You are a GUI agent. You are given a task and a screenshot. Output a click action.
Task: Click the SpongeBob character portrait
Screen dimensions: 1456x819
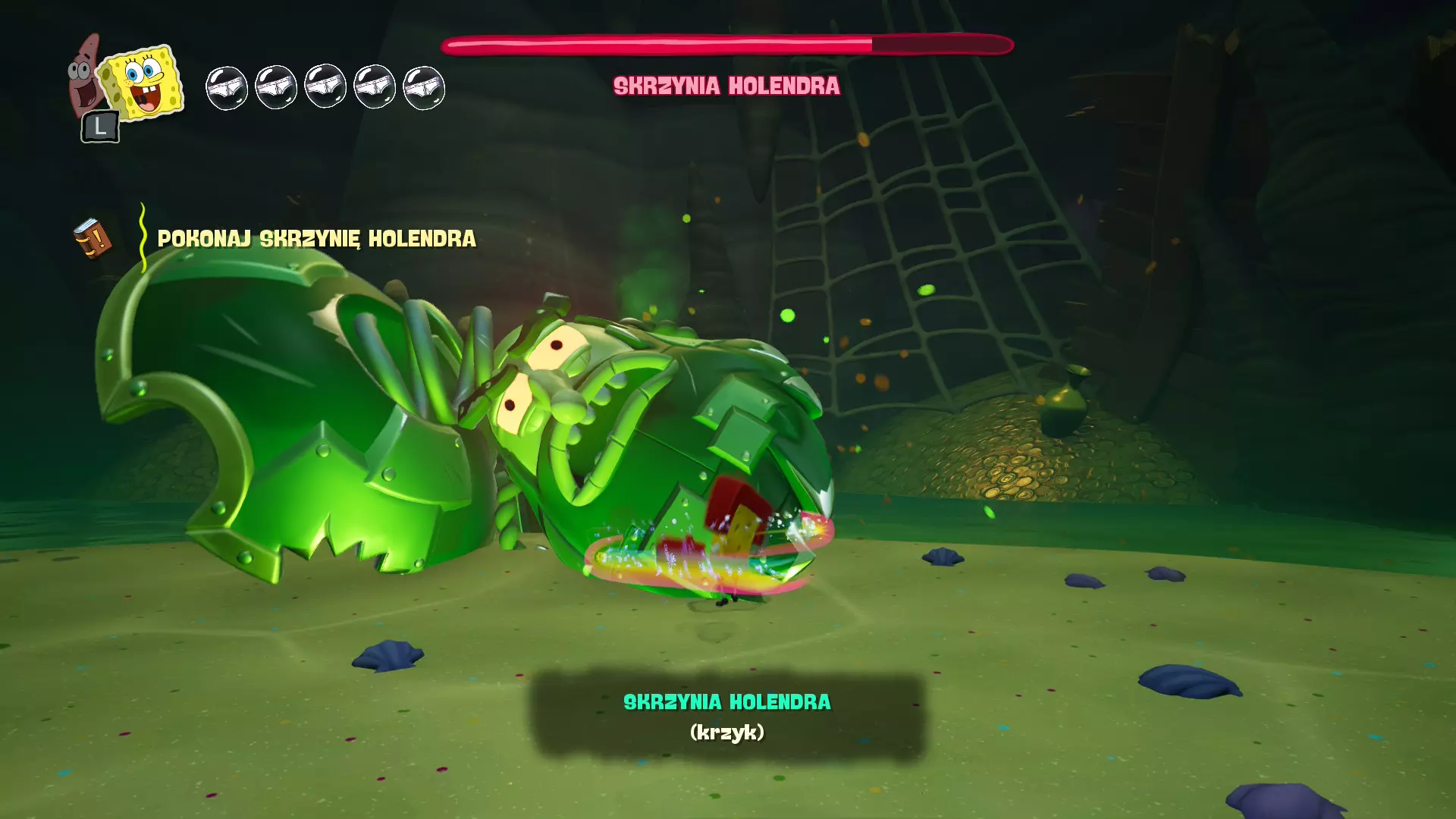coord(143,82)
